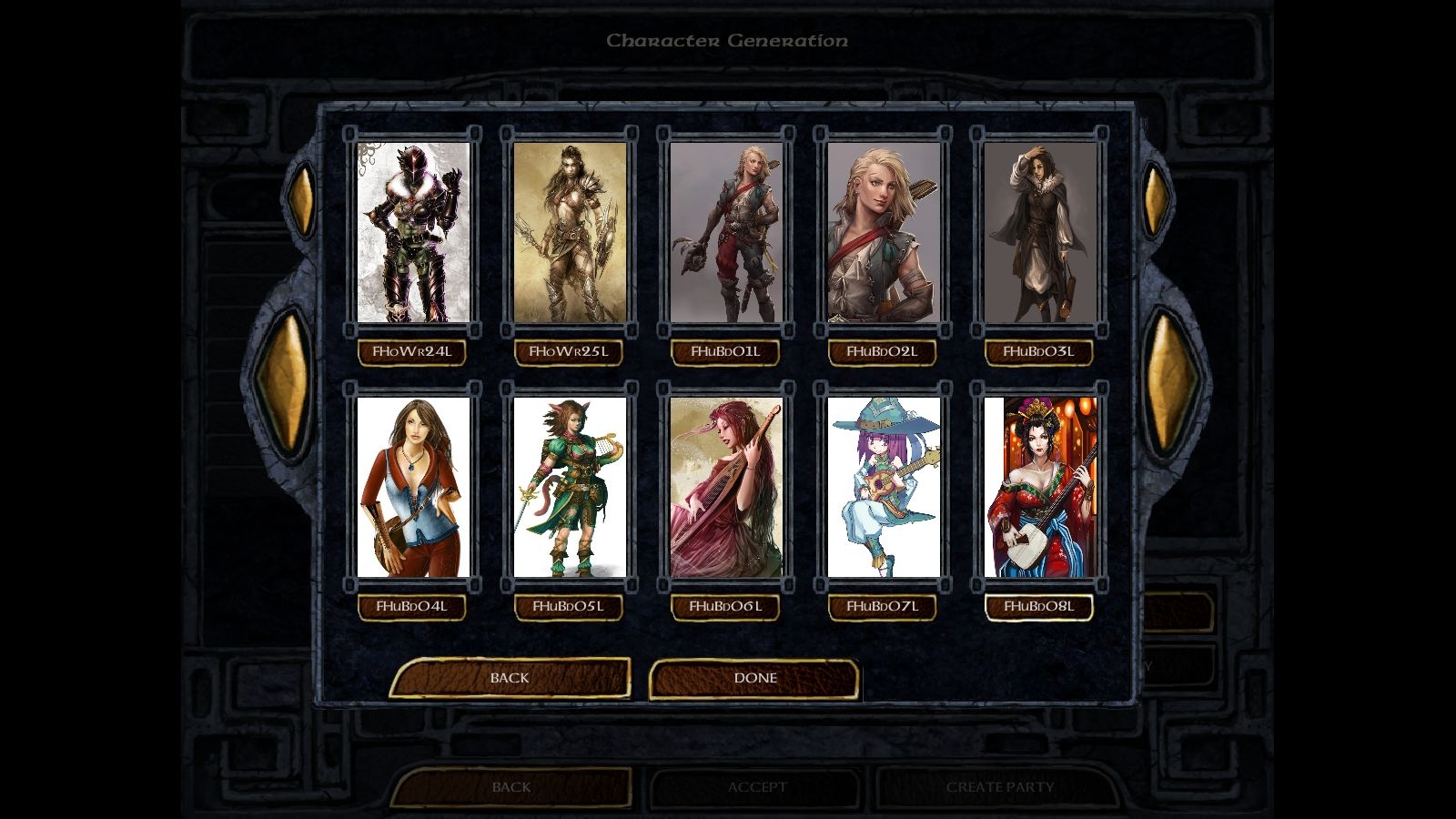Choose the FHuBd06L lute player portrait
This screenshot has width=1456, height=819.
click(x=726, y=487)
